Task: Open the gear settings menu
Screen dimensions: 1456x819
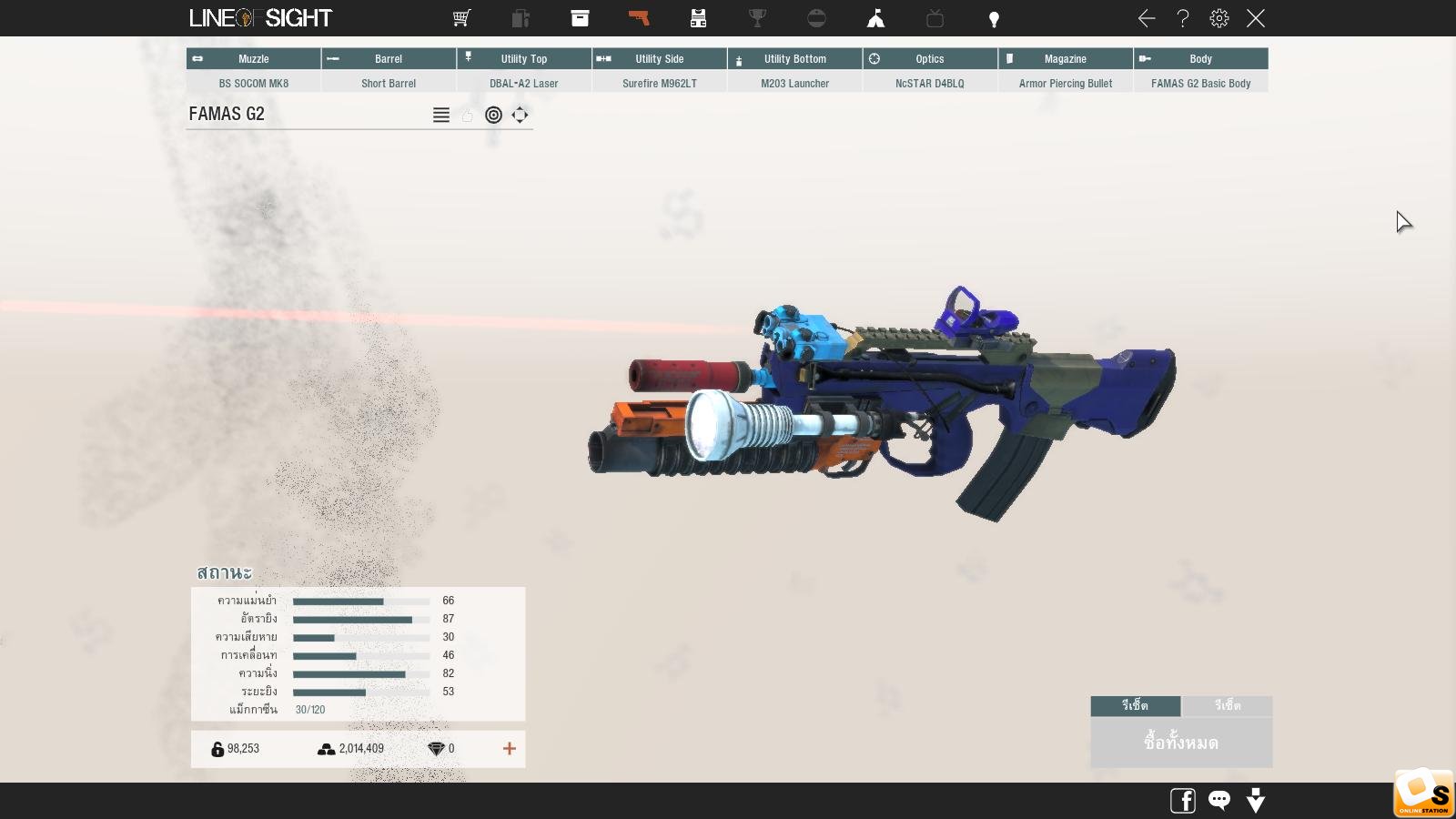Action: tap(1219, 18)
